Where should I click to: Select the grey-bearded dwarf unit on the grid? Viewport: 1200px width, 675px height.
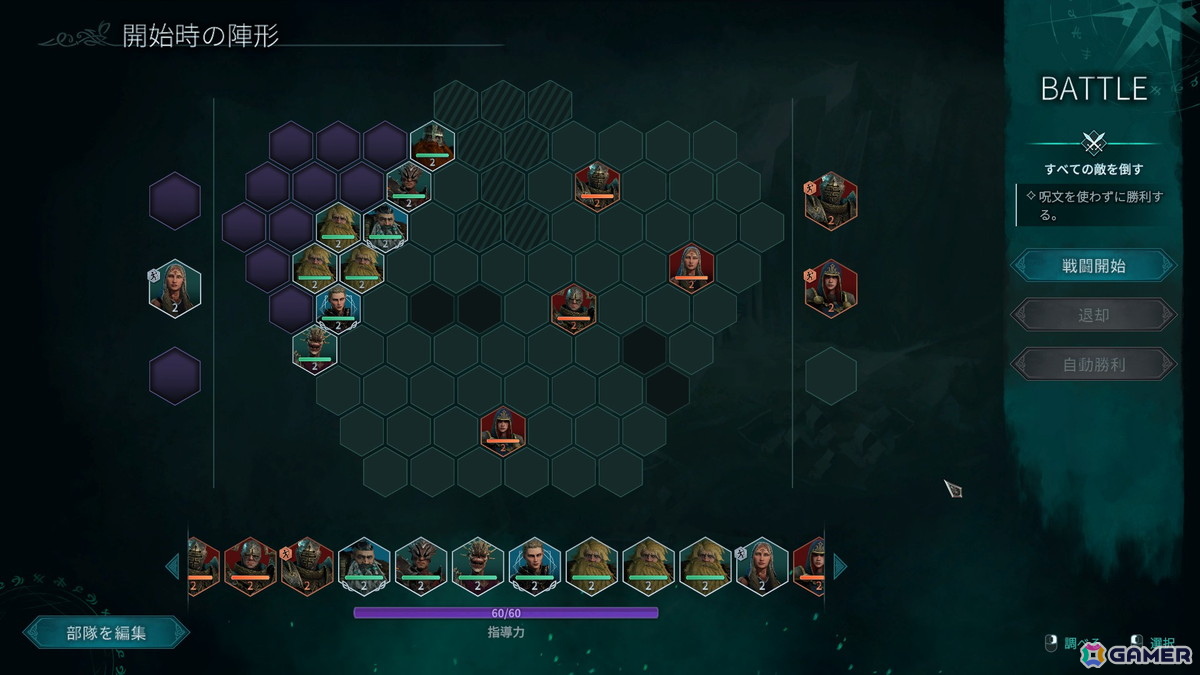(x=385, y=226)
